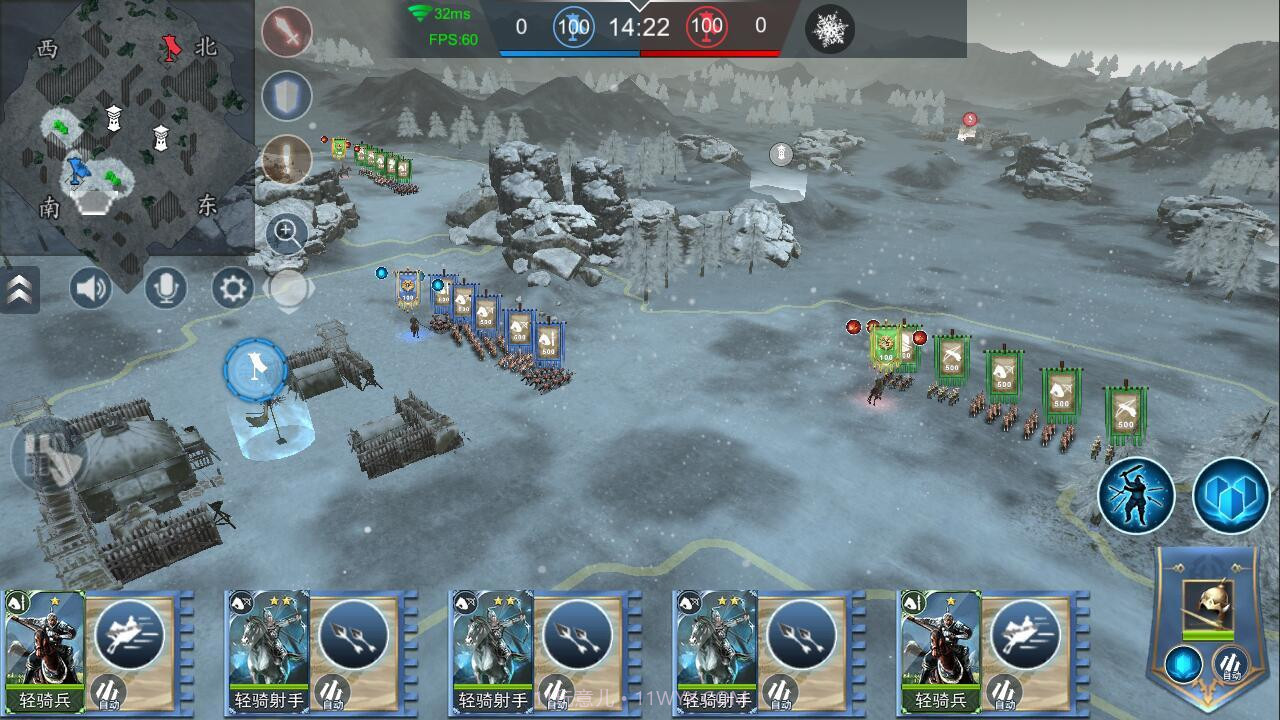The width and height of the screenshot is (1280, 720).
Task: Activate the blue hexagonal pillars skill
Action: 1231,495
